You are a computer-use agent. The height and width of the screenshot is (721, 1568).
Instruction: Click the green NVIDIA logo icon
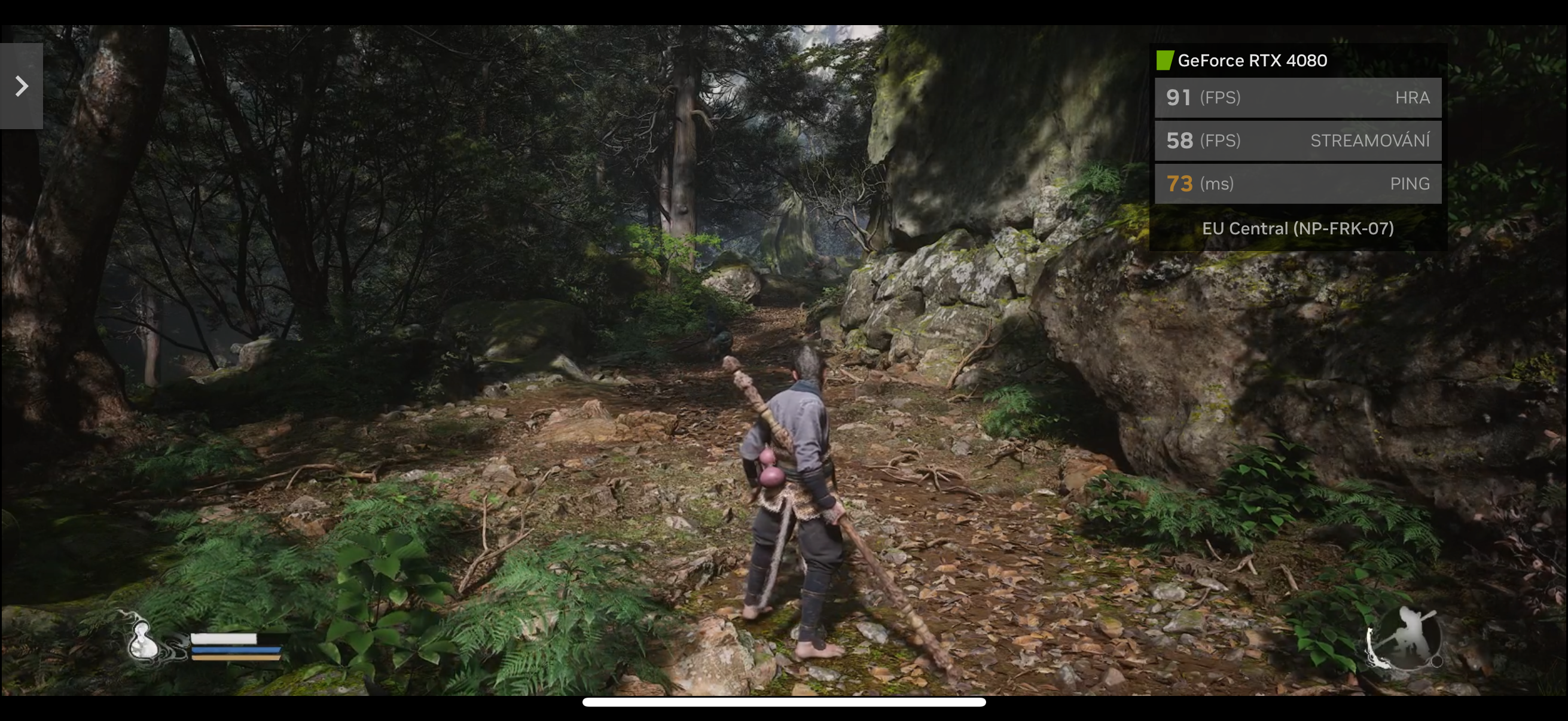1165,60
